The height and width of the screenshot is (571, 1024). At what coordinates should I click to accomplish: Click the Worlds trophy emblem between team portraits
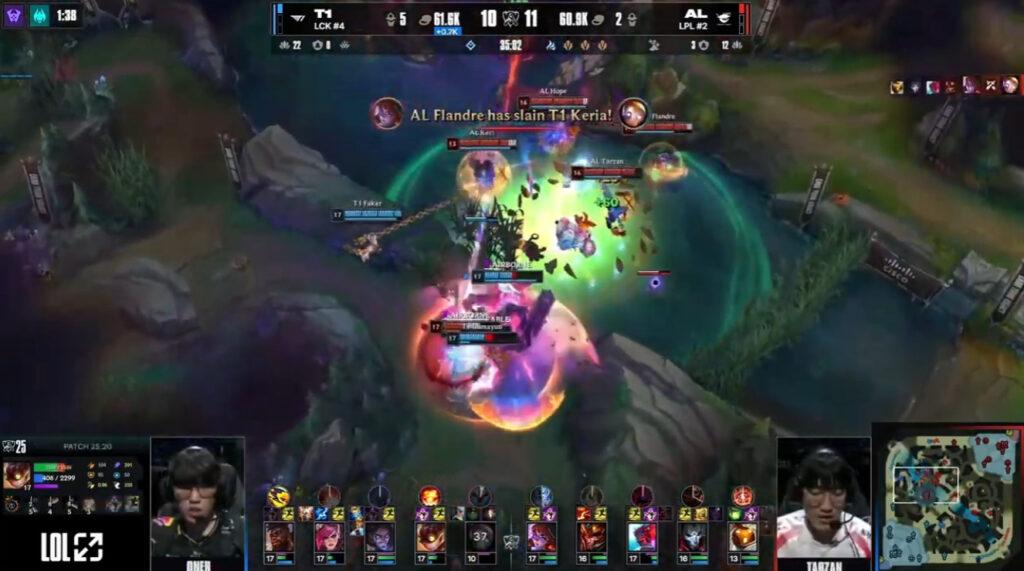(x=511, y=541)
